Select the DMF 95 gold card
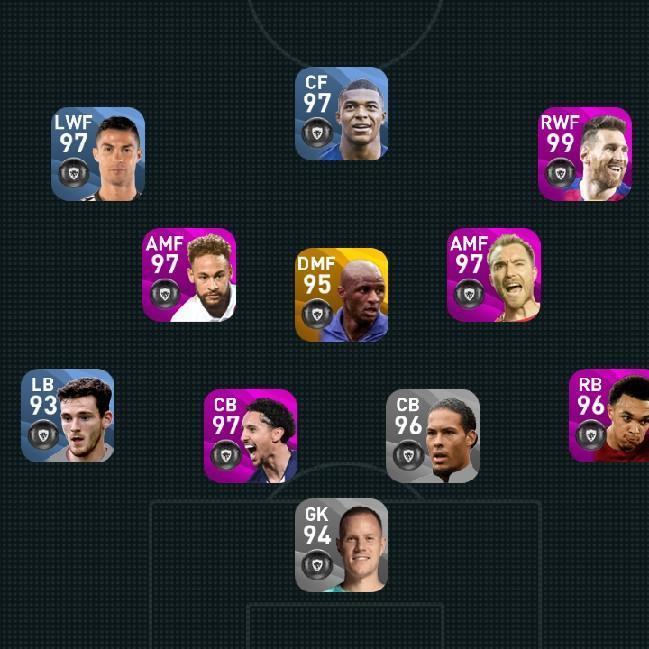Viewport: 649px width, 649px height. tap(341, 295)
